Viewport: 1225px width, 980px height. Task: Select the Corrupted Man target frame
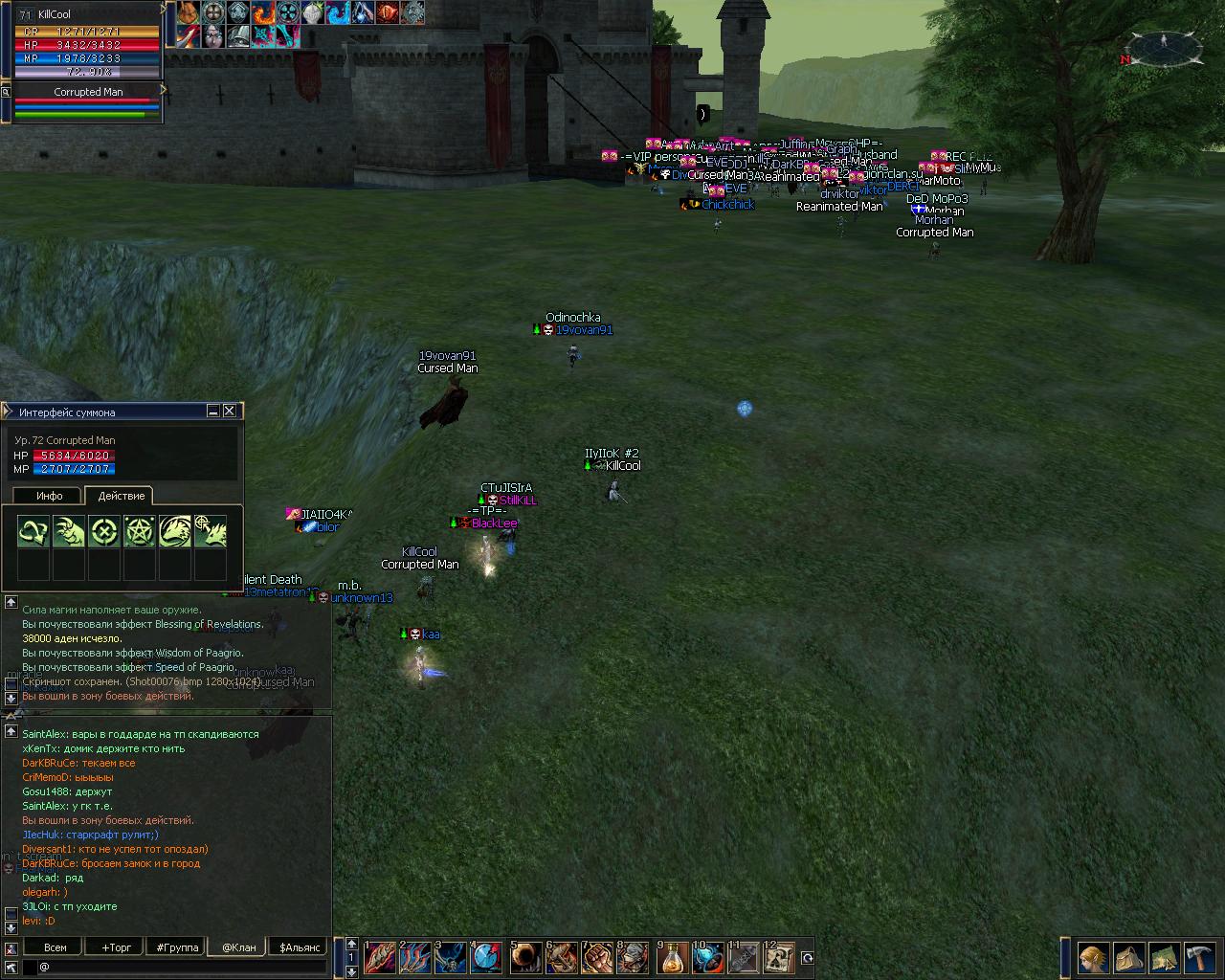click(88, 92)
